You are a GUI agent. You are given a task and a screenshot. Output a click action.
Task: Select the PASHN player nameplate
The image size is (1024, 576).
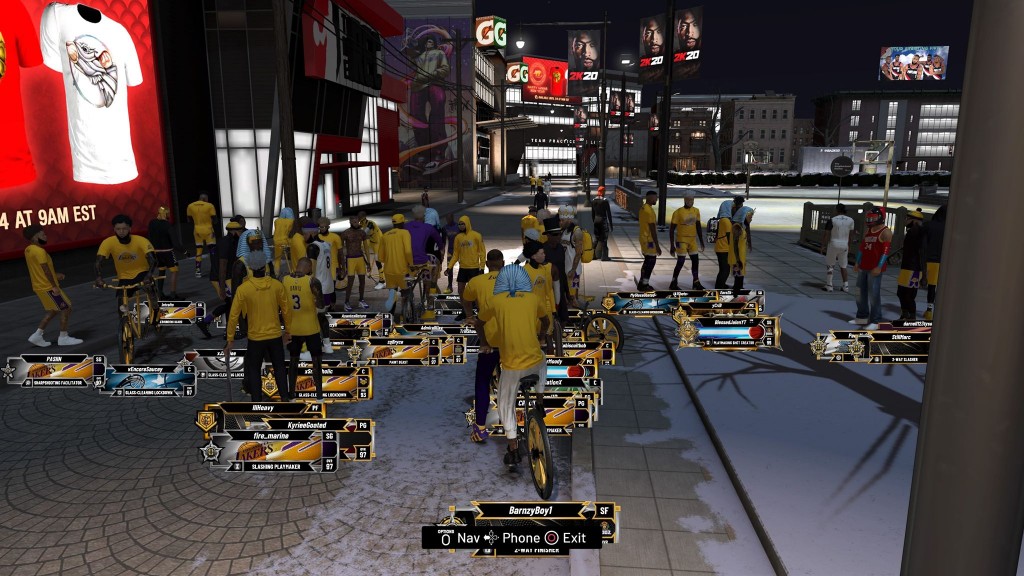click(x=55, y=370)
